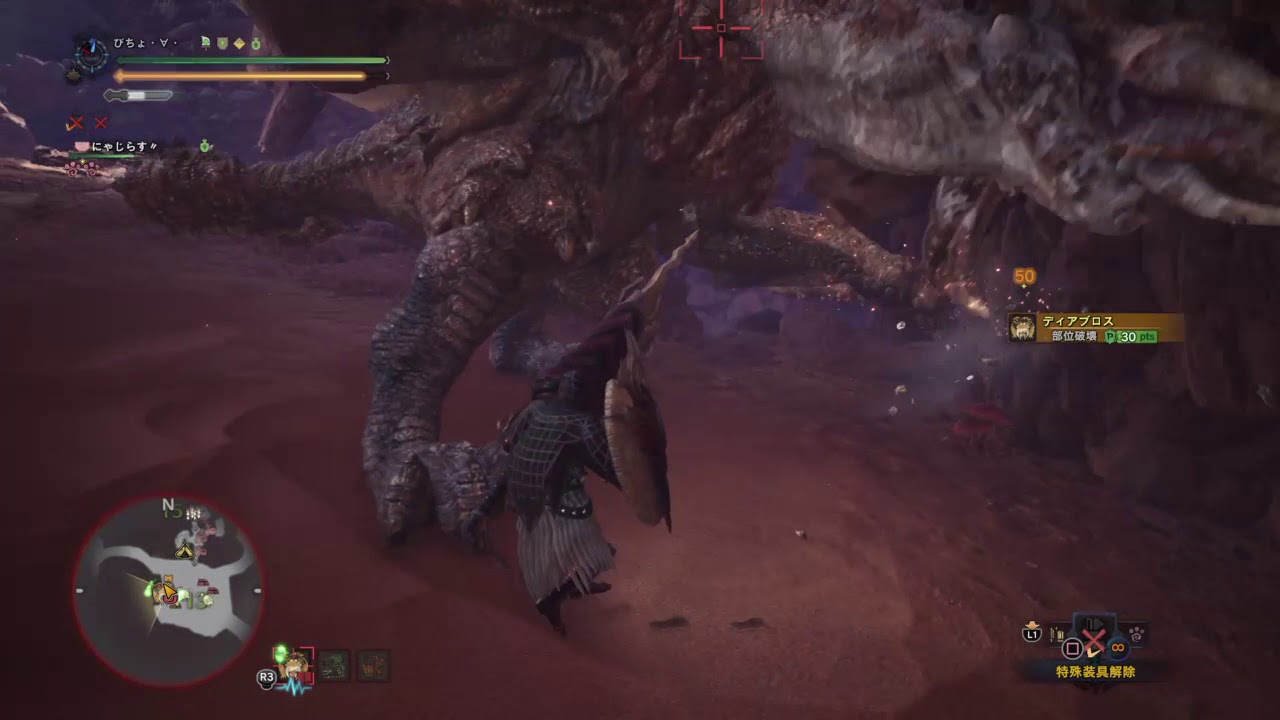Image resolution: width=1280 pixels, height=720 pixels.
Task: Expand the stamina bar right chevron
Action: 387,74
